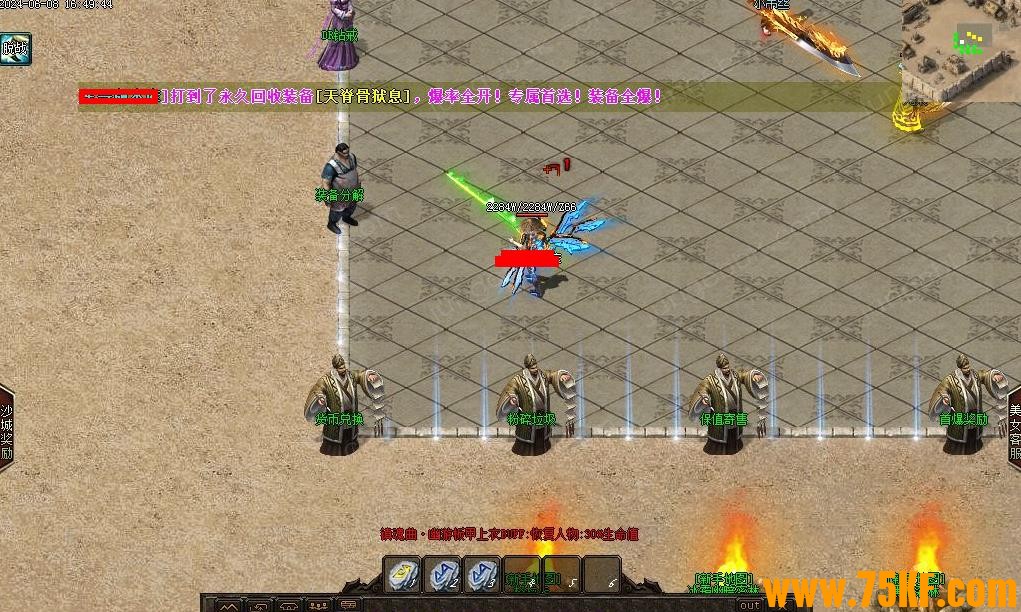Image resolution: width=1021 pixels, height=612 pixels.
Task: Use the blue scroll in hotbar slot 3
Action: 482,575
